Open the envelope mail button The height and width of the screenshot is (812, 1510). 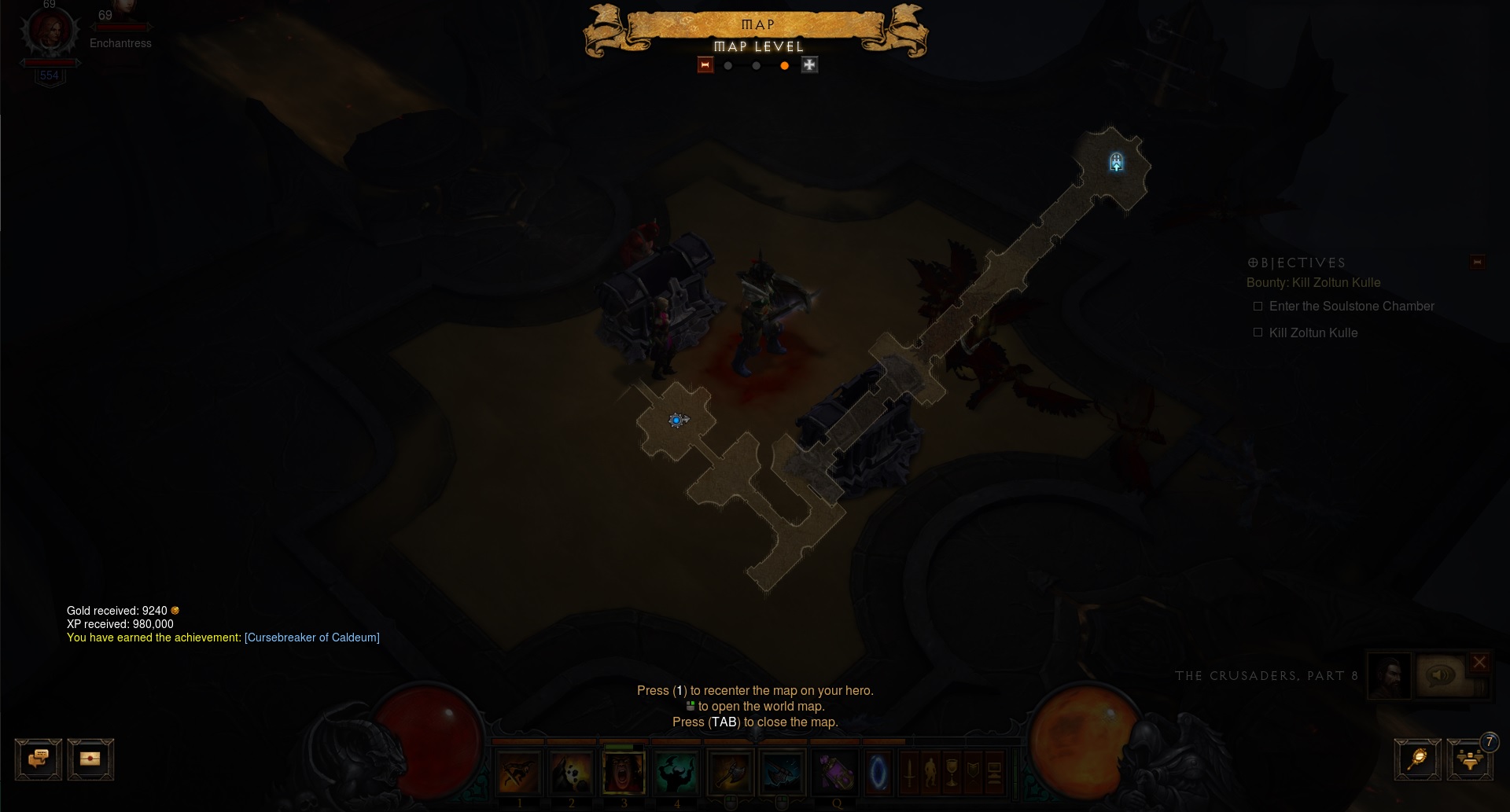pyautogui.click(x=90, y=759)
